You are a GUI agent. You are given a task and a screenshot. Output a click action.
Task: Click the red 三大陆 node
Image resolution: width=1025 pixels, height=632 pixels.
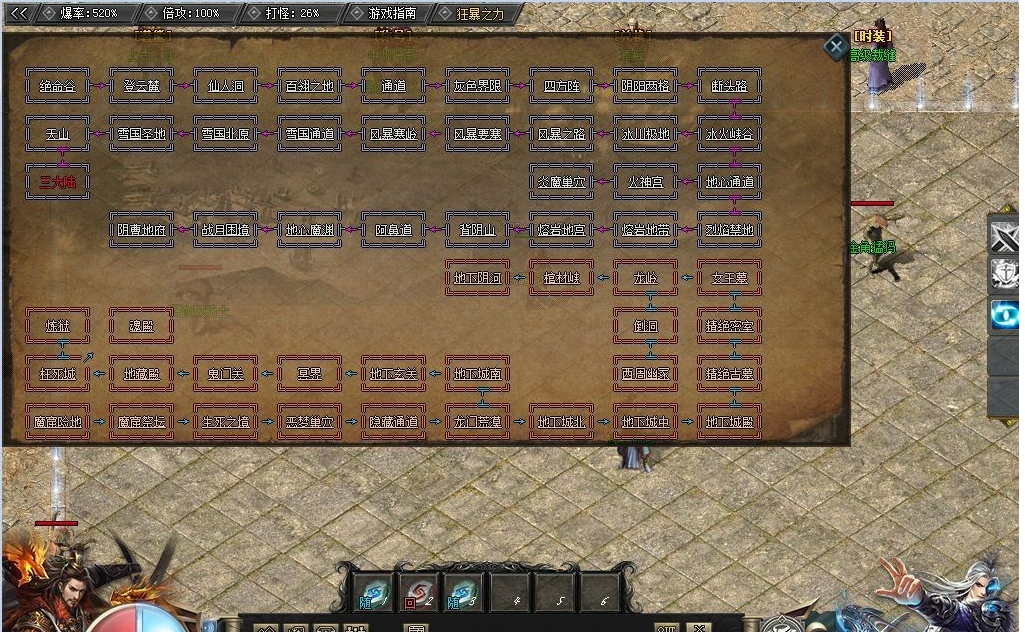point(57,182)
